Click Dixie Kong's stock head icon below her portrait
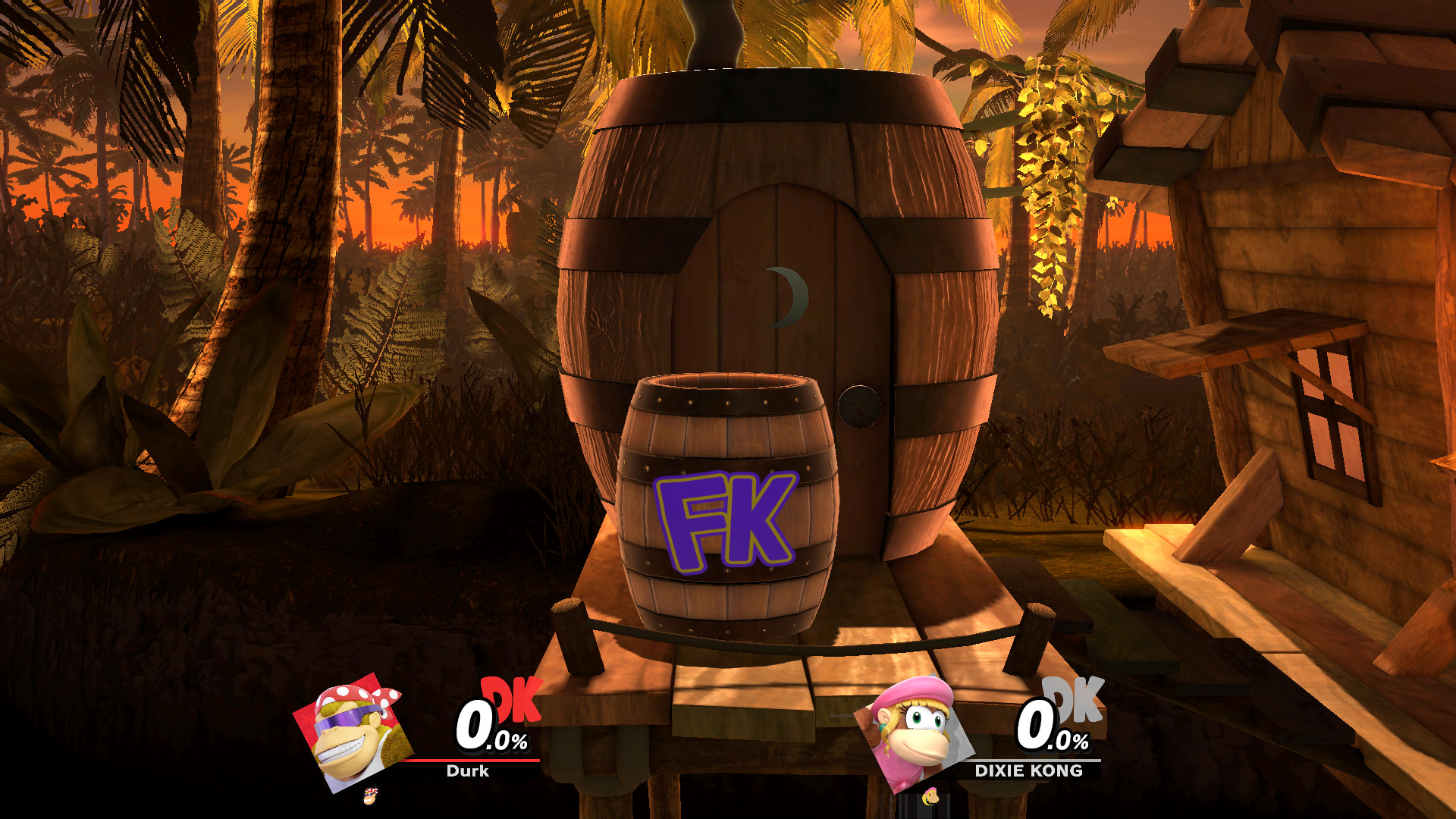 click(x=931, y=798)
